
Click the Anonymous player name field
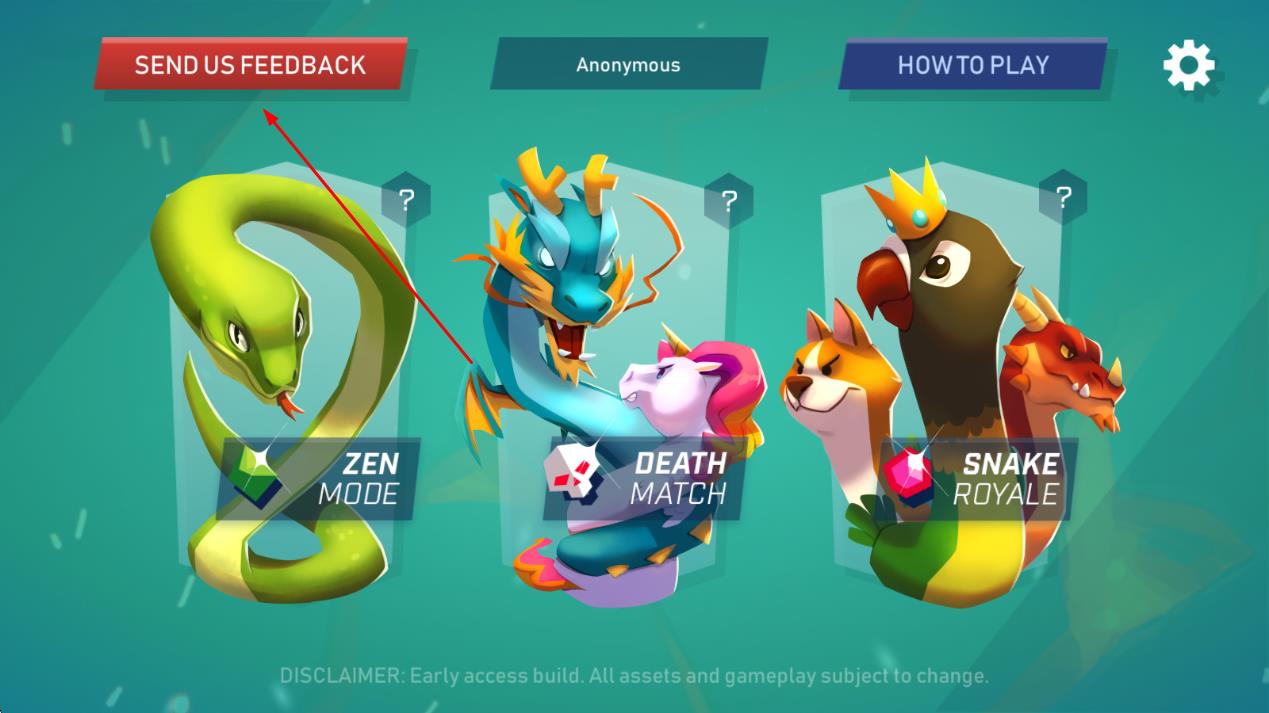pos(628,65)
